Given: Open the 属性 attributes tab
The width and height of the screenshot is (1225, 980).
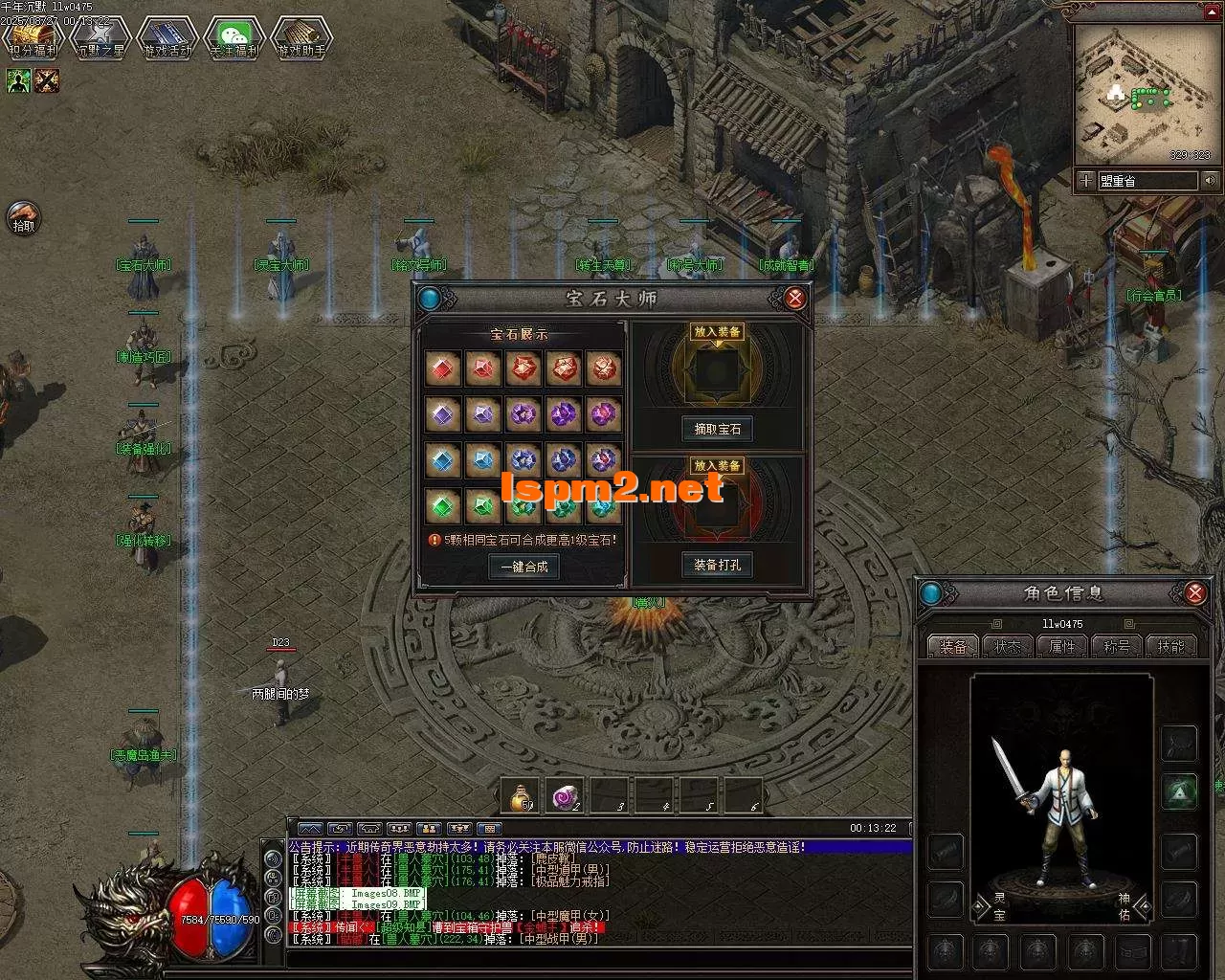Looking at the screenshot, I should (1062, 647).
